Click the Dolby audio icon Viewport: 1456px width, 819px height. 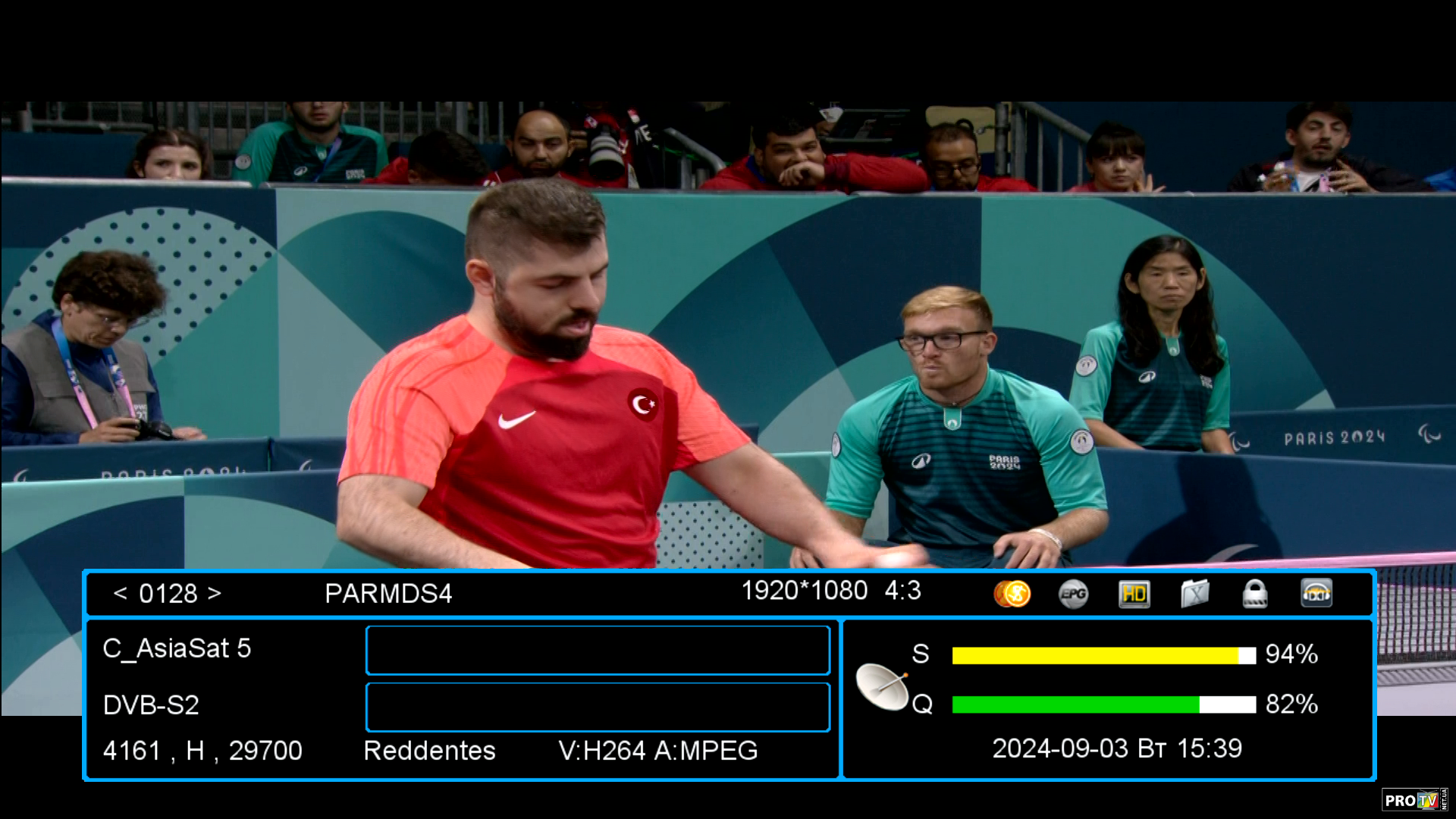click(1316, 594)
